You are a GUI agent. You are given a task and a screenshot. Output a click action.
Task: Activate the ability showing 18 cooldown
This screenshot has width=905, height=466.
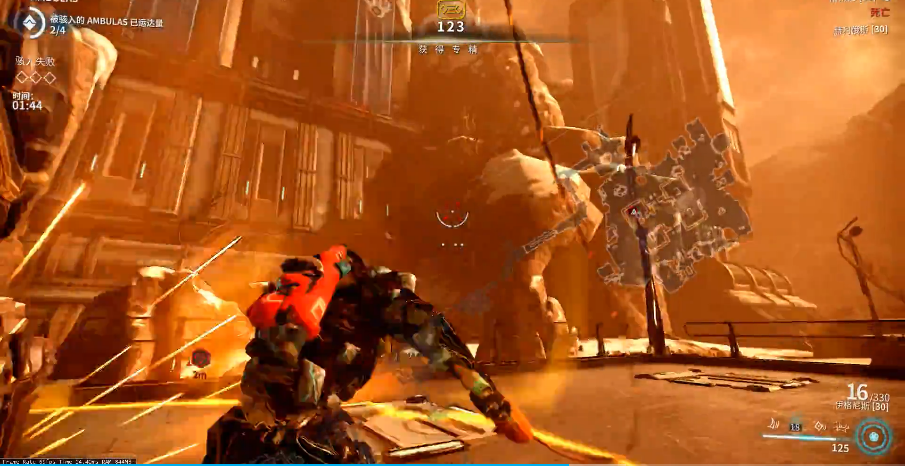(796, 425)
